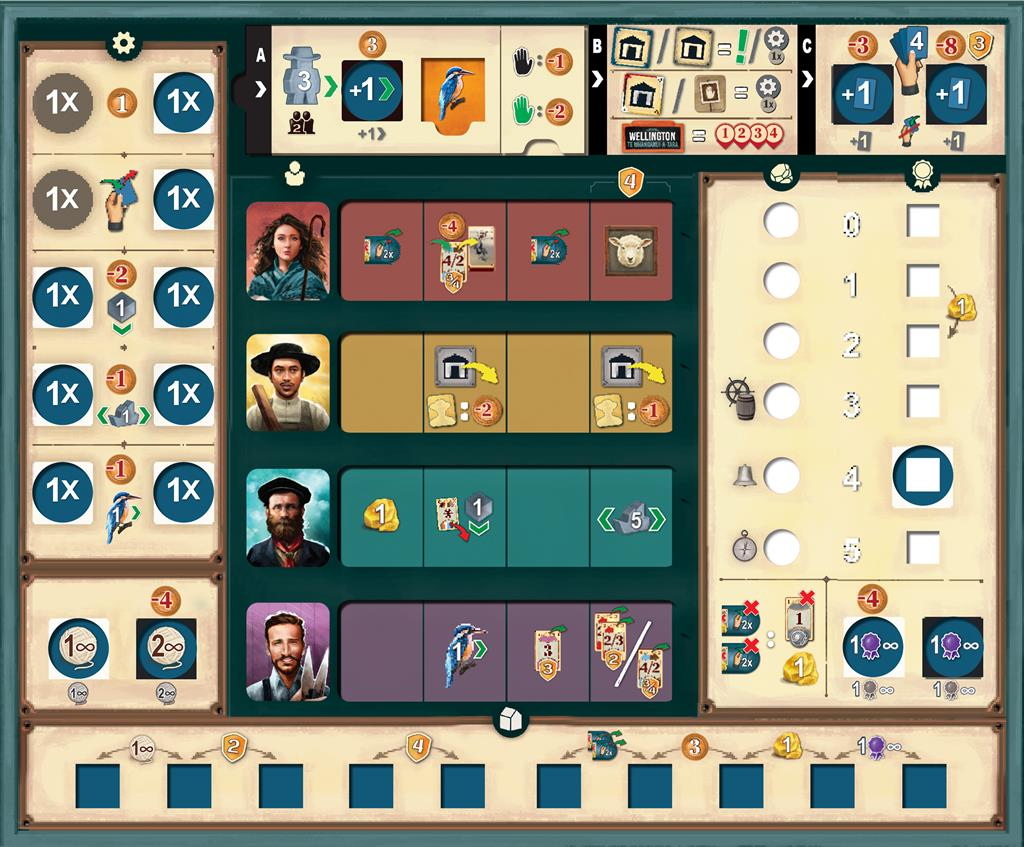Select the dark square 2∞ coin token
Screen dimensions: 1024x847
tap(166, 648)
